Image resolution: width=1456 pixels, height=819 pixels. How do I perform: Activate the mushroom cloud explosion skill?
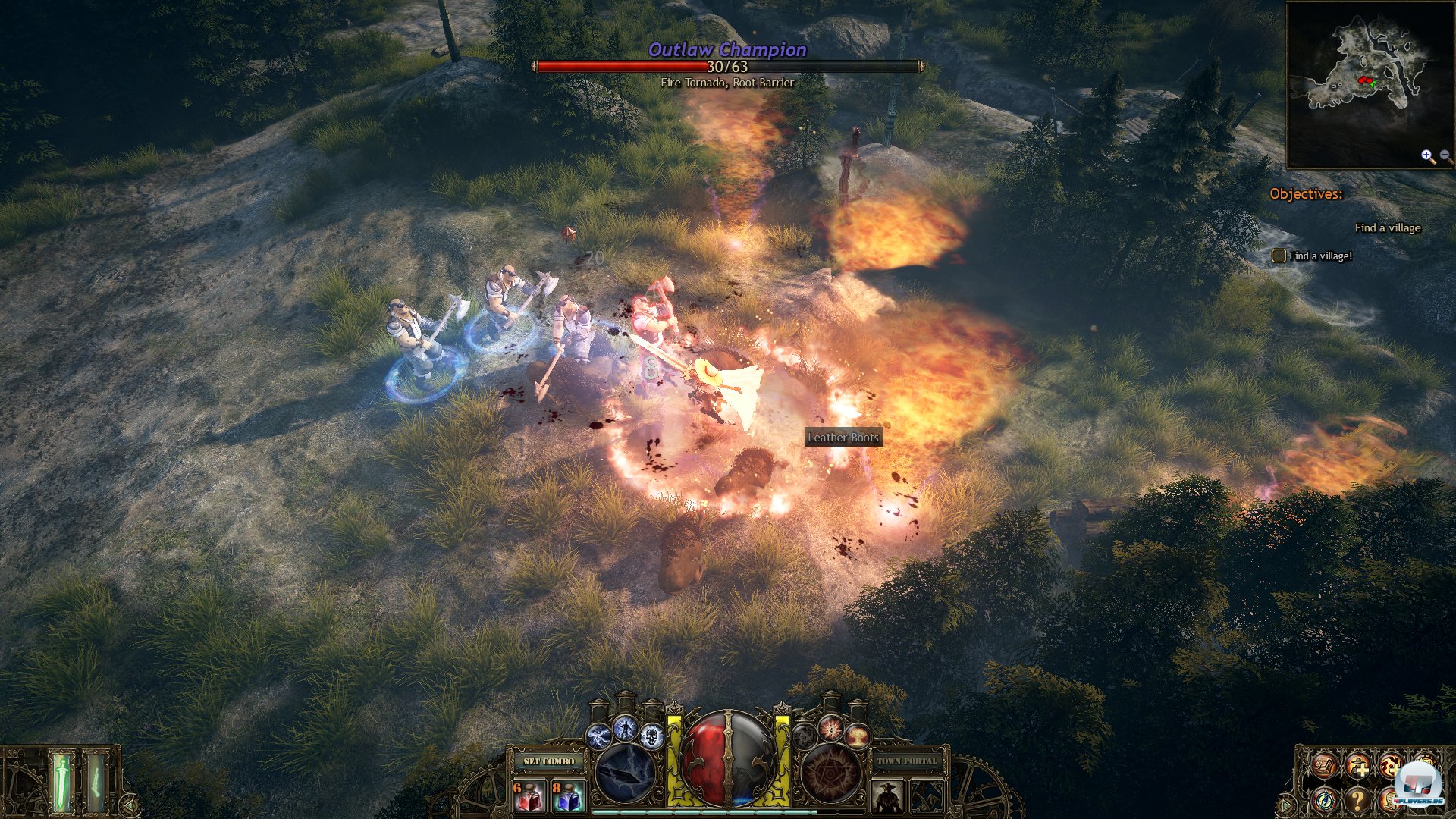pyautogui.click(x=857, y=735)
